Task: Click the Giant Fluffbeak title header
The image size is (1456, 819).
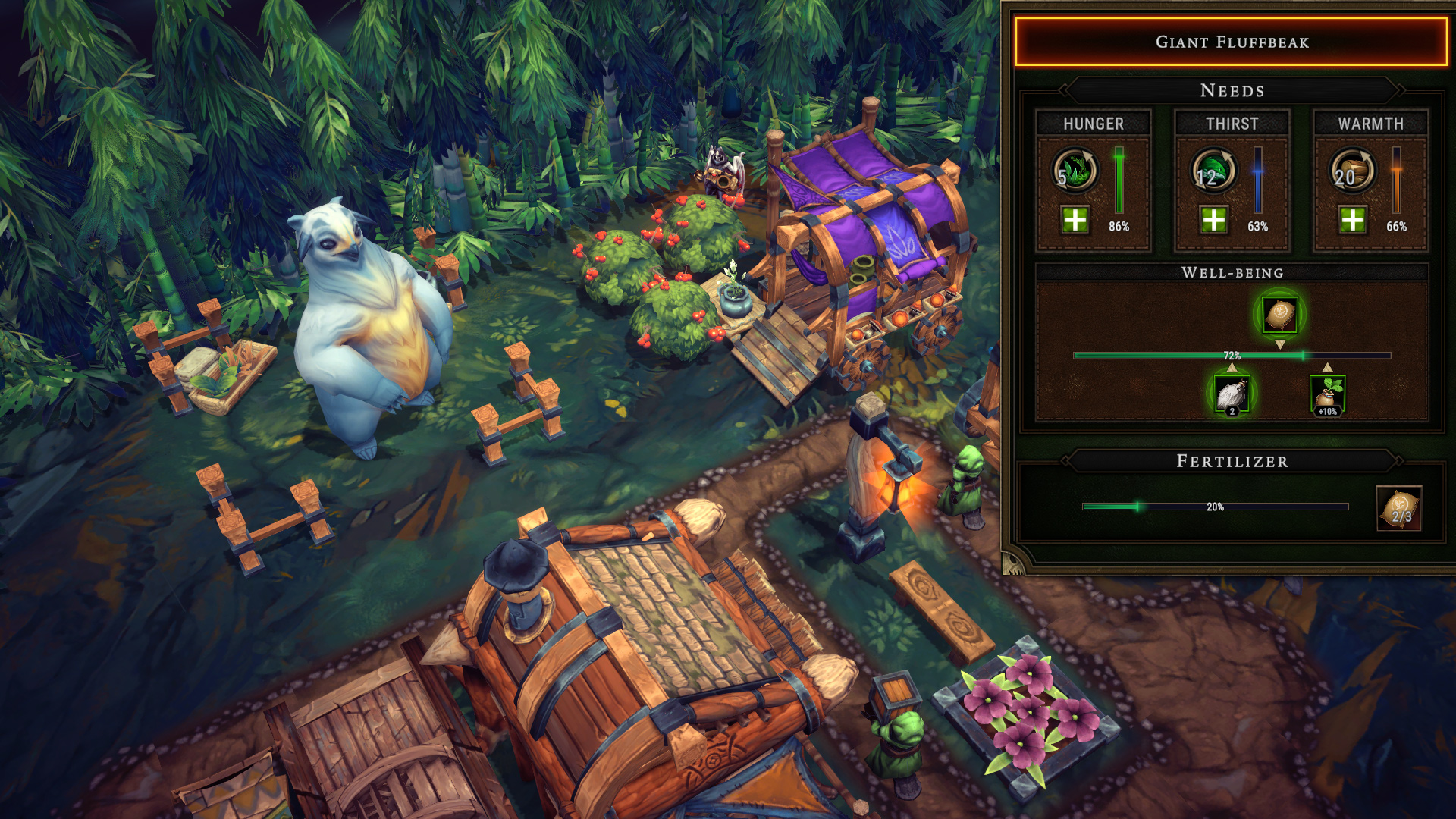Action: [1232, 42]
